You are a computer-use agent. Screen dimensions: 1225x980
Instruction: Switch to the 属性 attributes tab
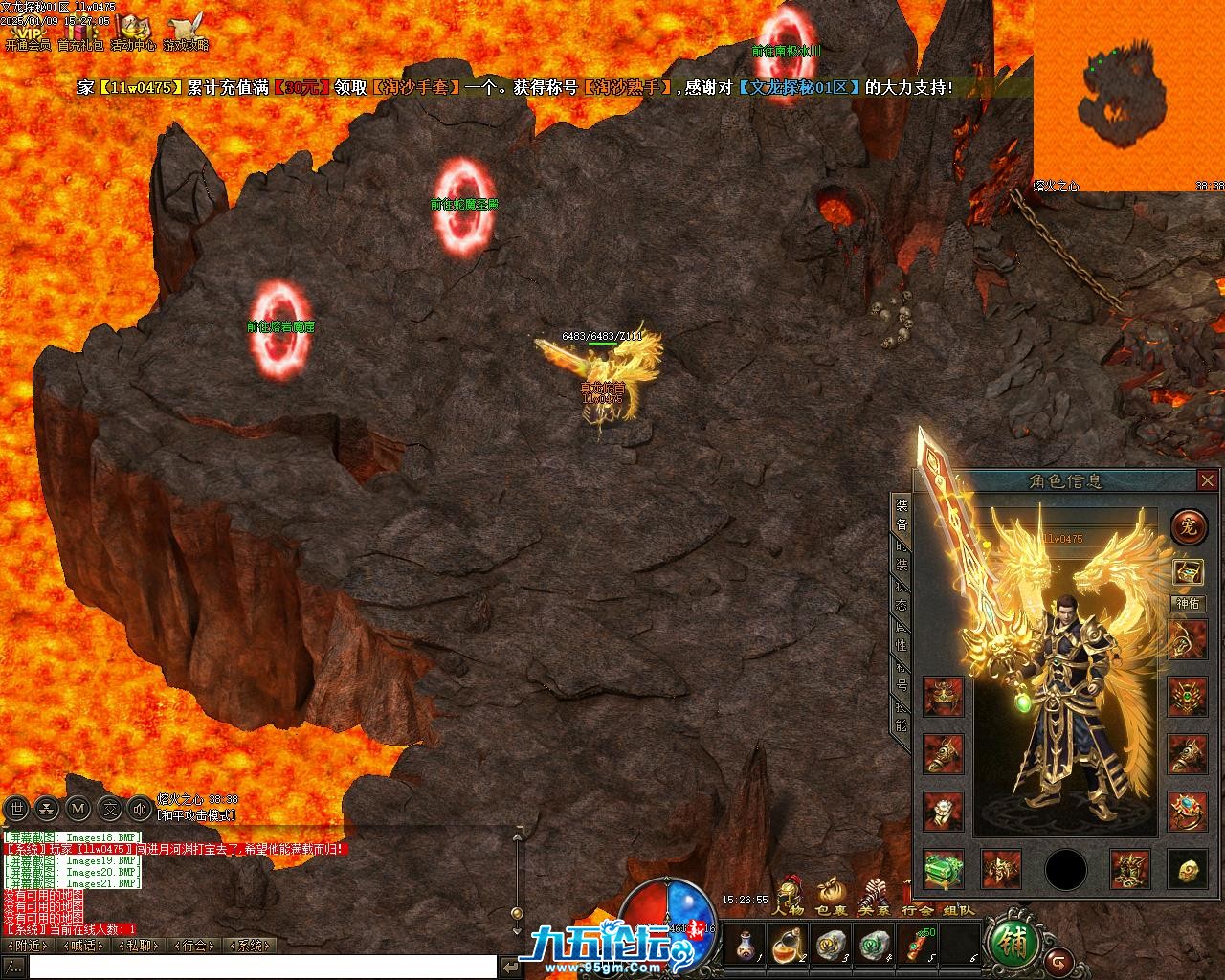click(x=901, y=634)
